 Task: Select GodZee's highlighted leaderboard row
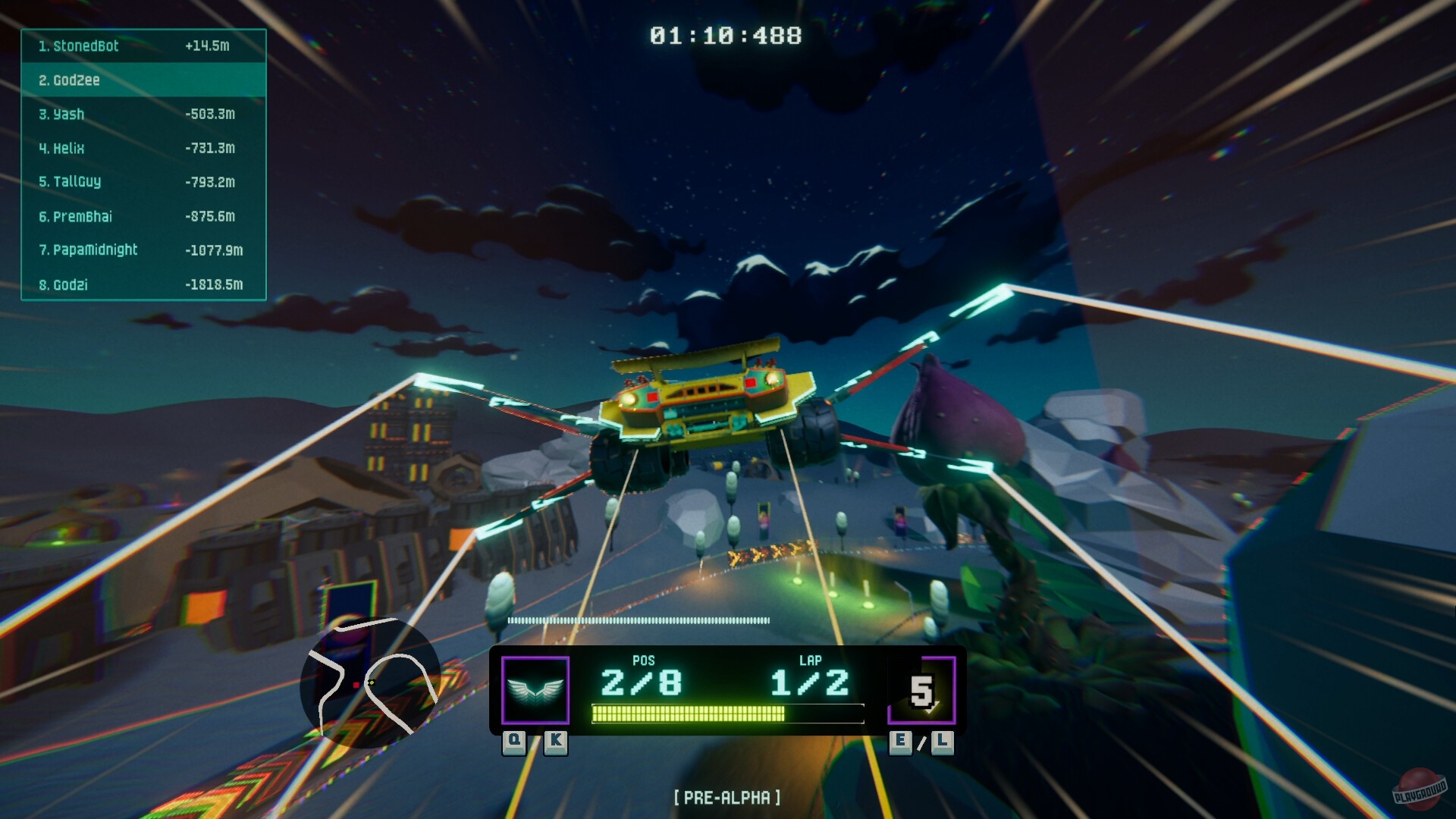tap(143, 80)
